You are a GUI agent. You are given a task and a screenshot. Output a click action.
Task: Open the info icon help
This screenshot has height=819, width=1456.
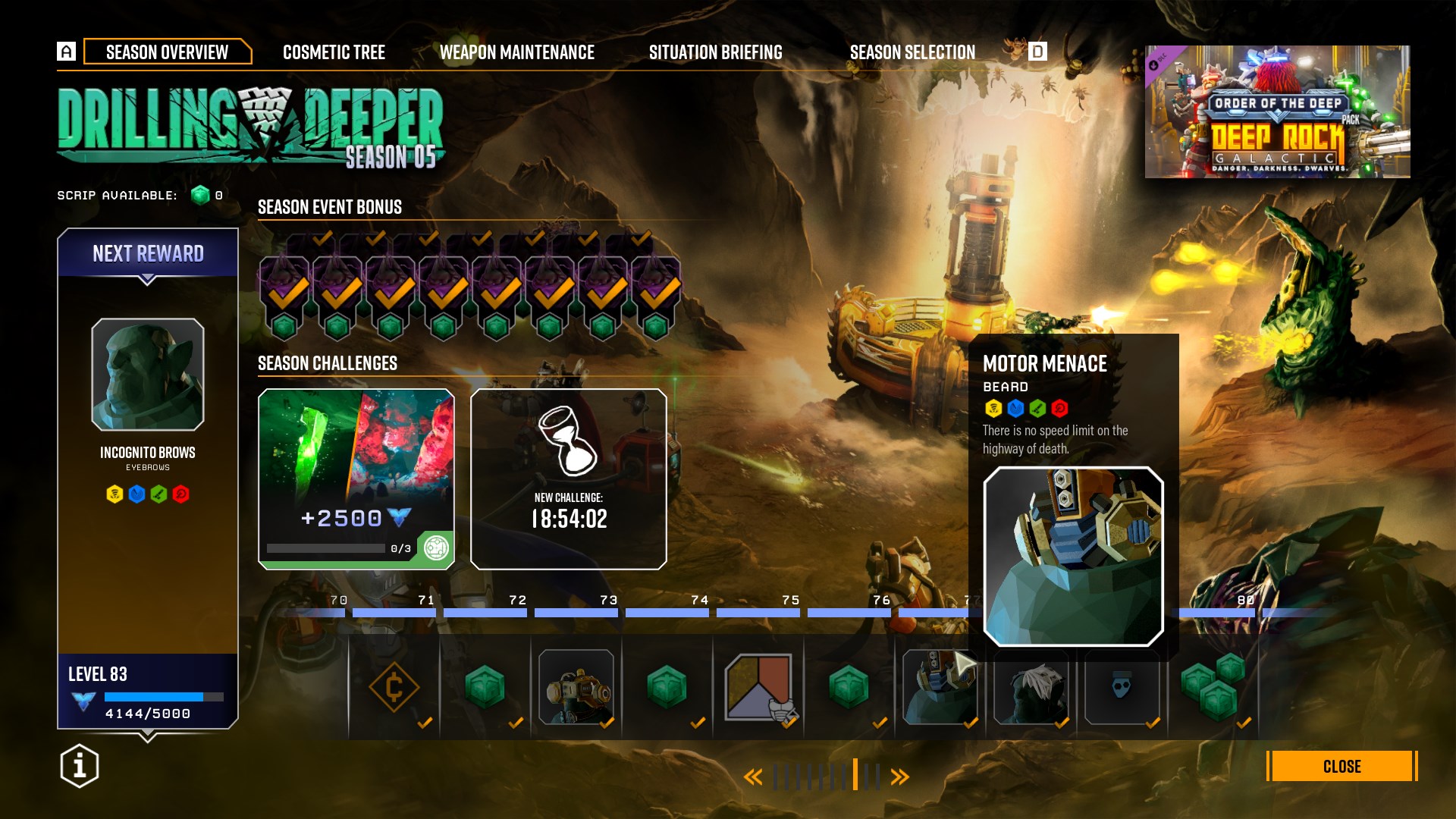80,766
